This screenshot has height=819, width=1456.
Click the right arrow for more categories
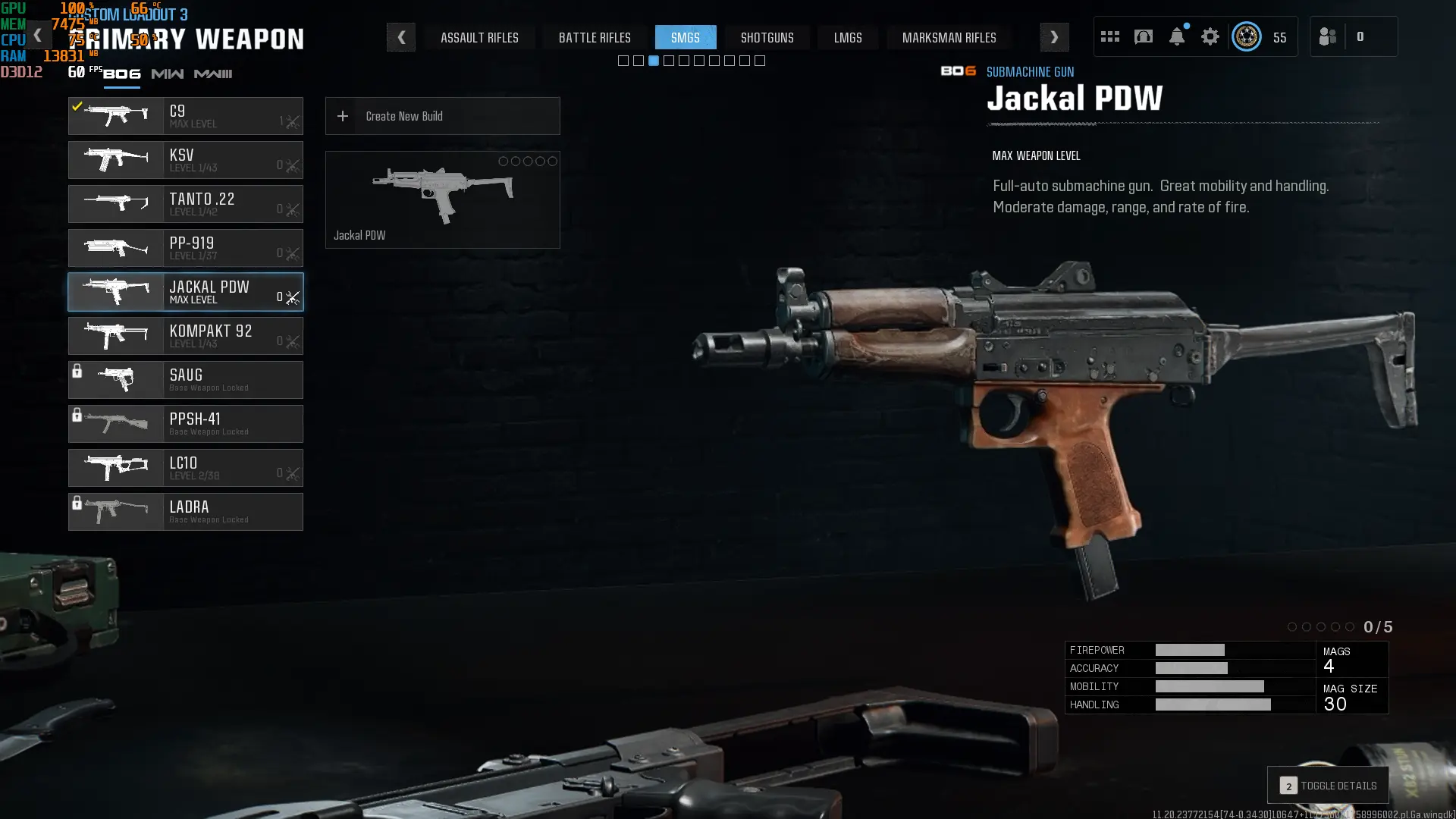pyautogui.click(x=1054, y=37)
